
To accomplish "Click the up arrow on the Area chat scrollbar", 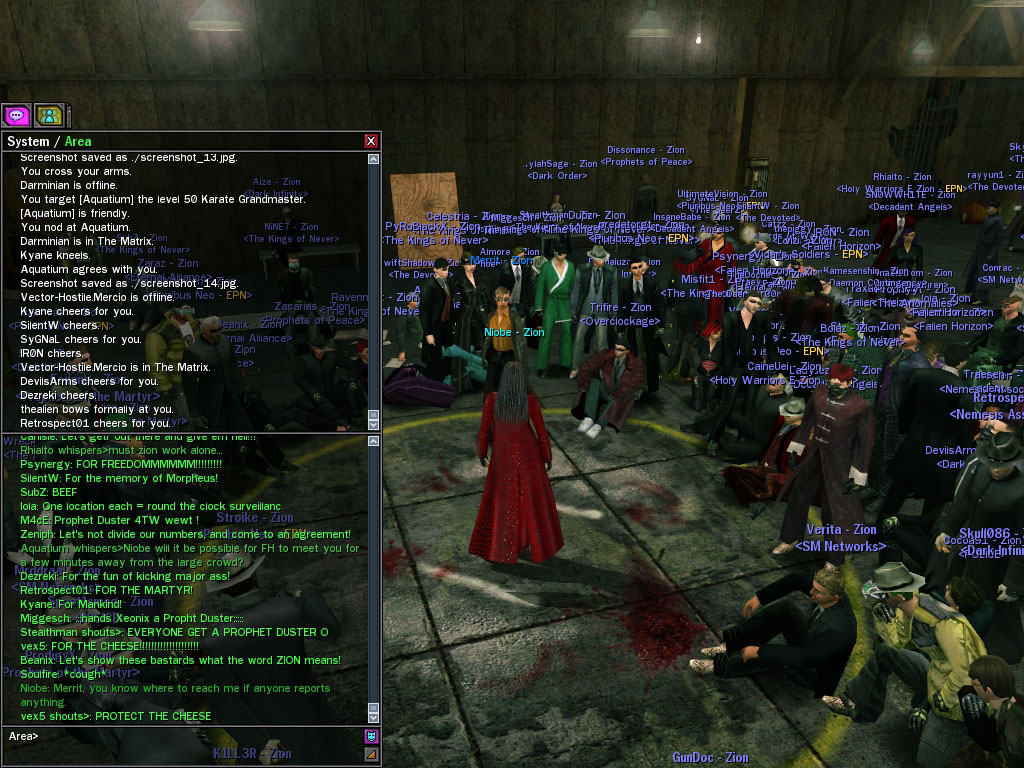I will pos(373,441).
